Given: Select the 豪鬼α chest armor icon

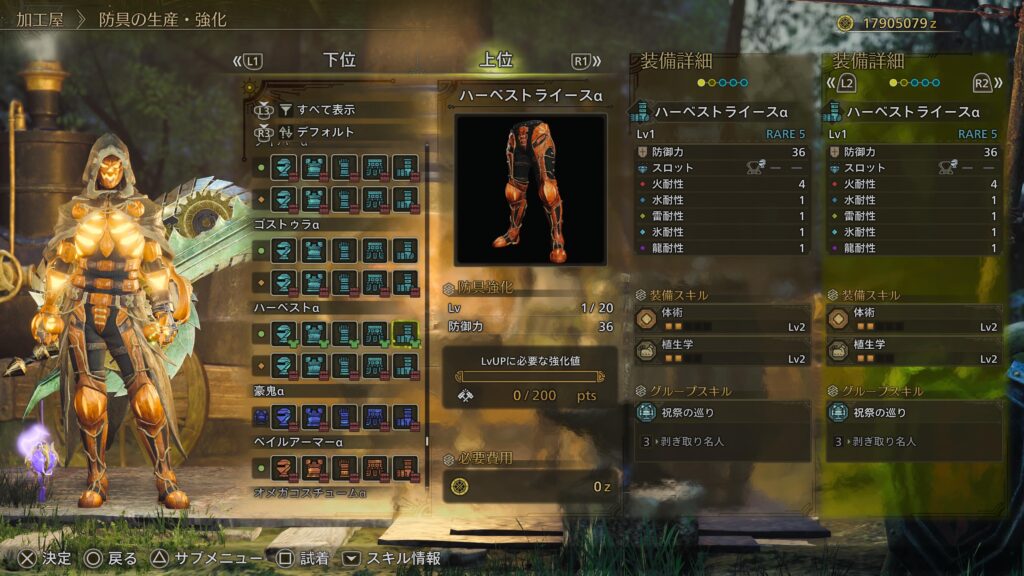Looking at the screenshot, I should click(x=315, y=416).
